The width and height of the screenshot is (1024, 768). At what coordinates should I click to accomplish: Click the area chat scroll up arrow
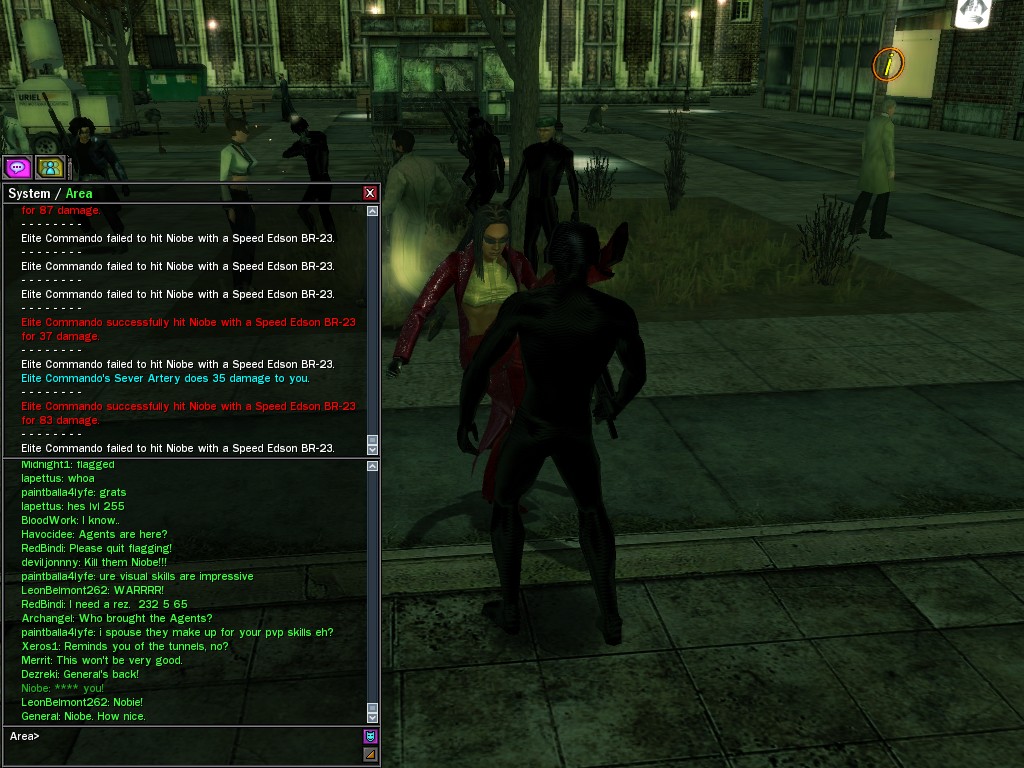[x=373, y=466]
